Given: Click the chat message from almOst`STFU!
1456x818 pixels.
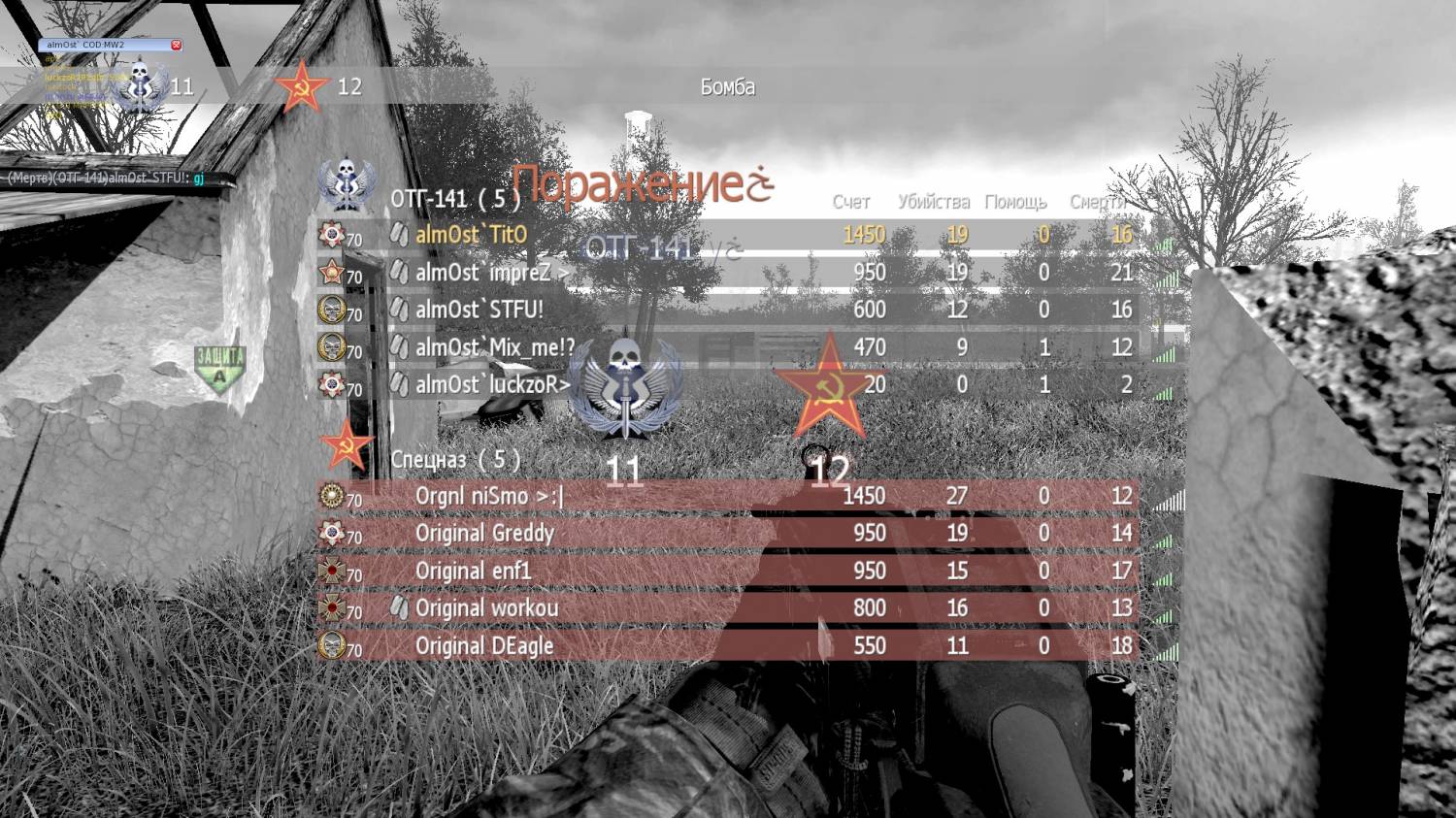Looking at the screenshot, I should [x=107, y=178].
